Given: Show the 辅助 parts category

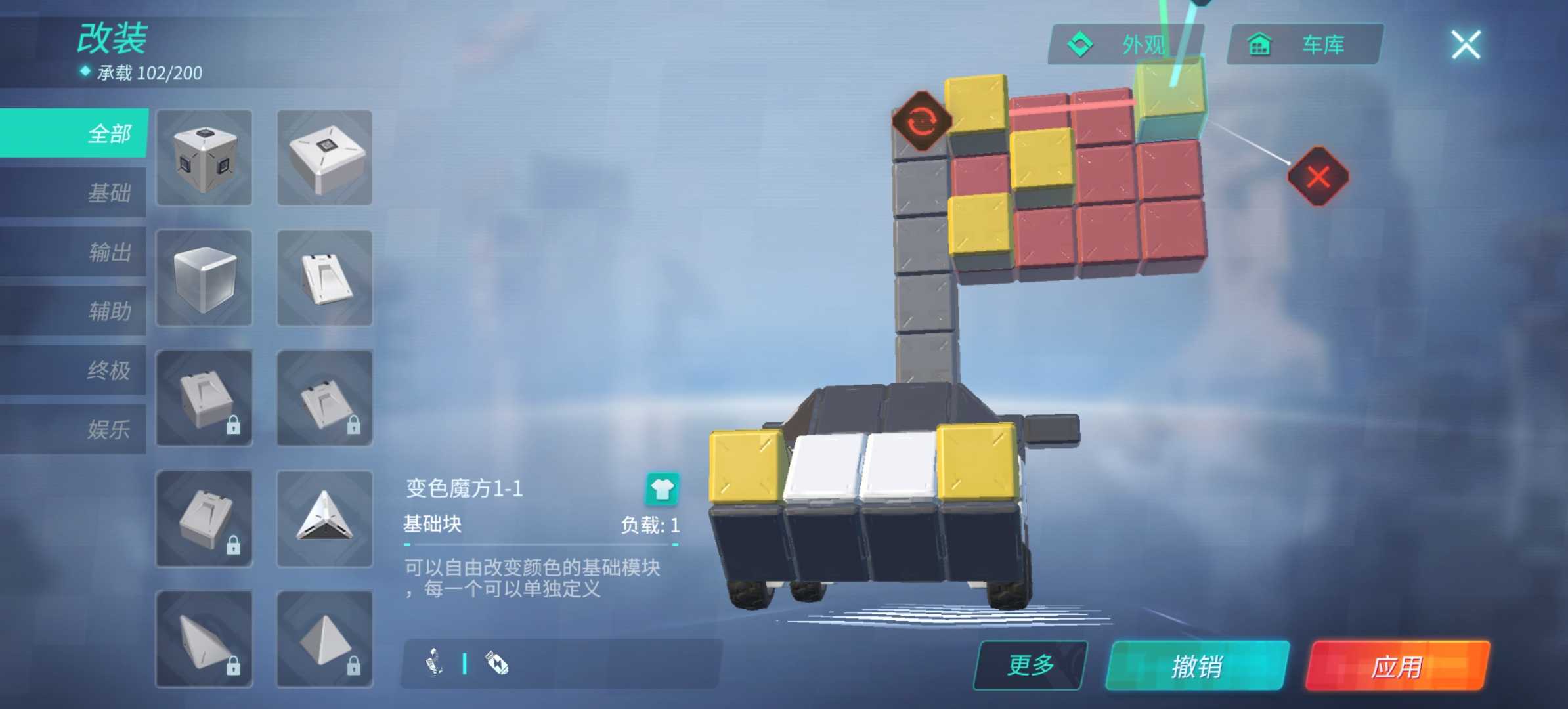Looking at the screenshot, I should coord(76,311).
